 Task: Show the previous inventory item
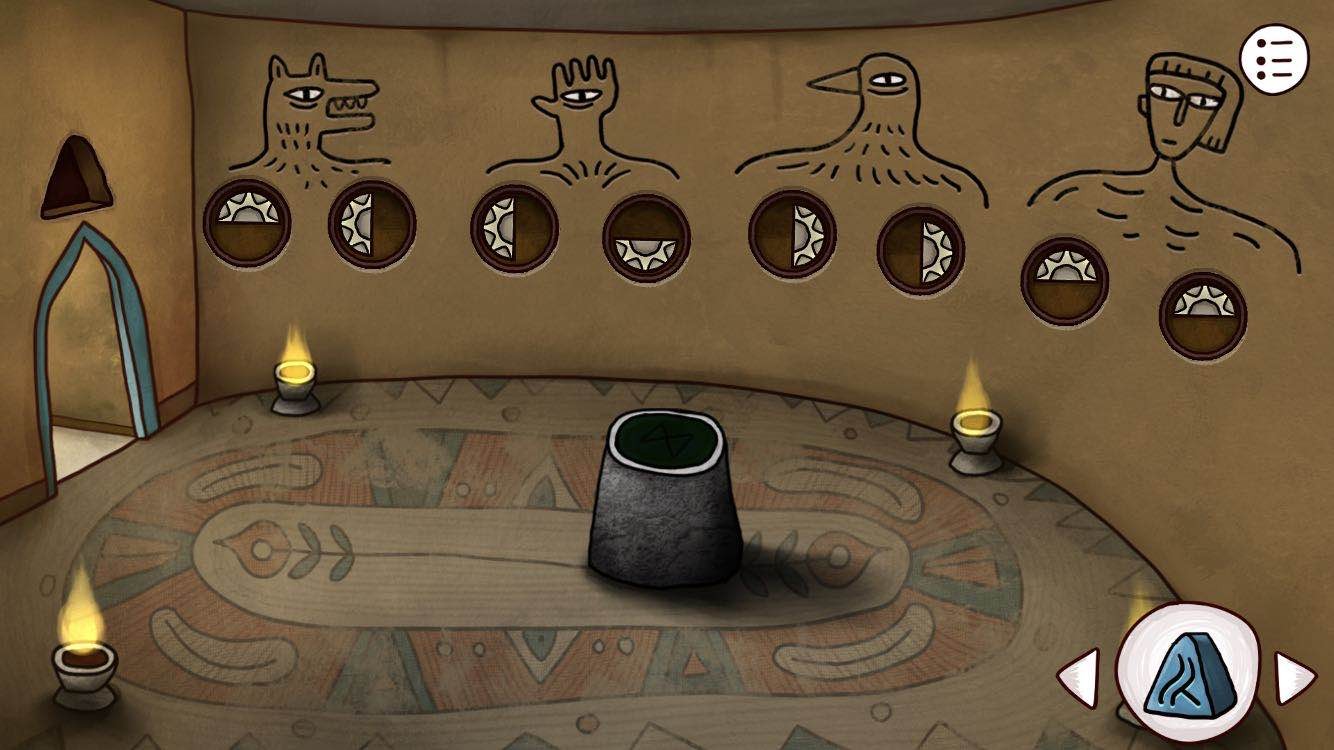coord(1080,677)
